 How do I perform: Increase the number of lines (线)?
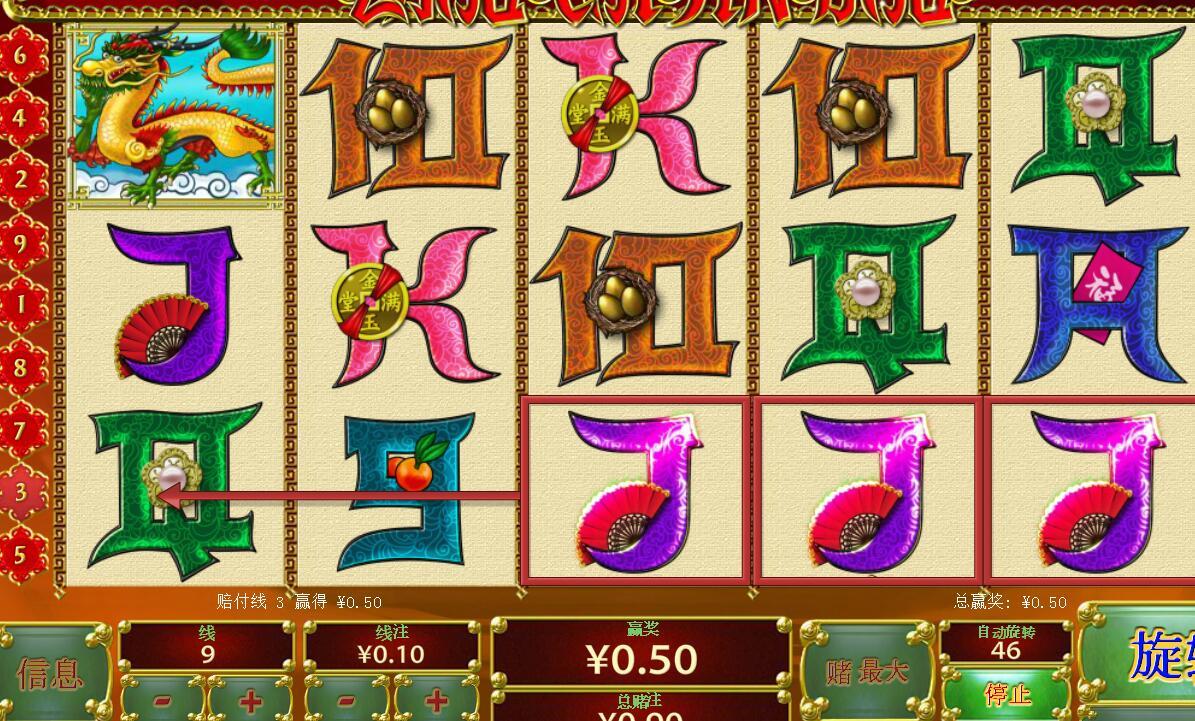pyautogui.click(x=250, y=699)
